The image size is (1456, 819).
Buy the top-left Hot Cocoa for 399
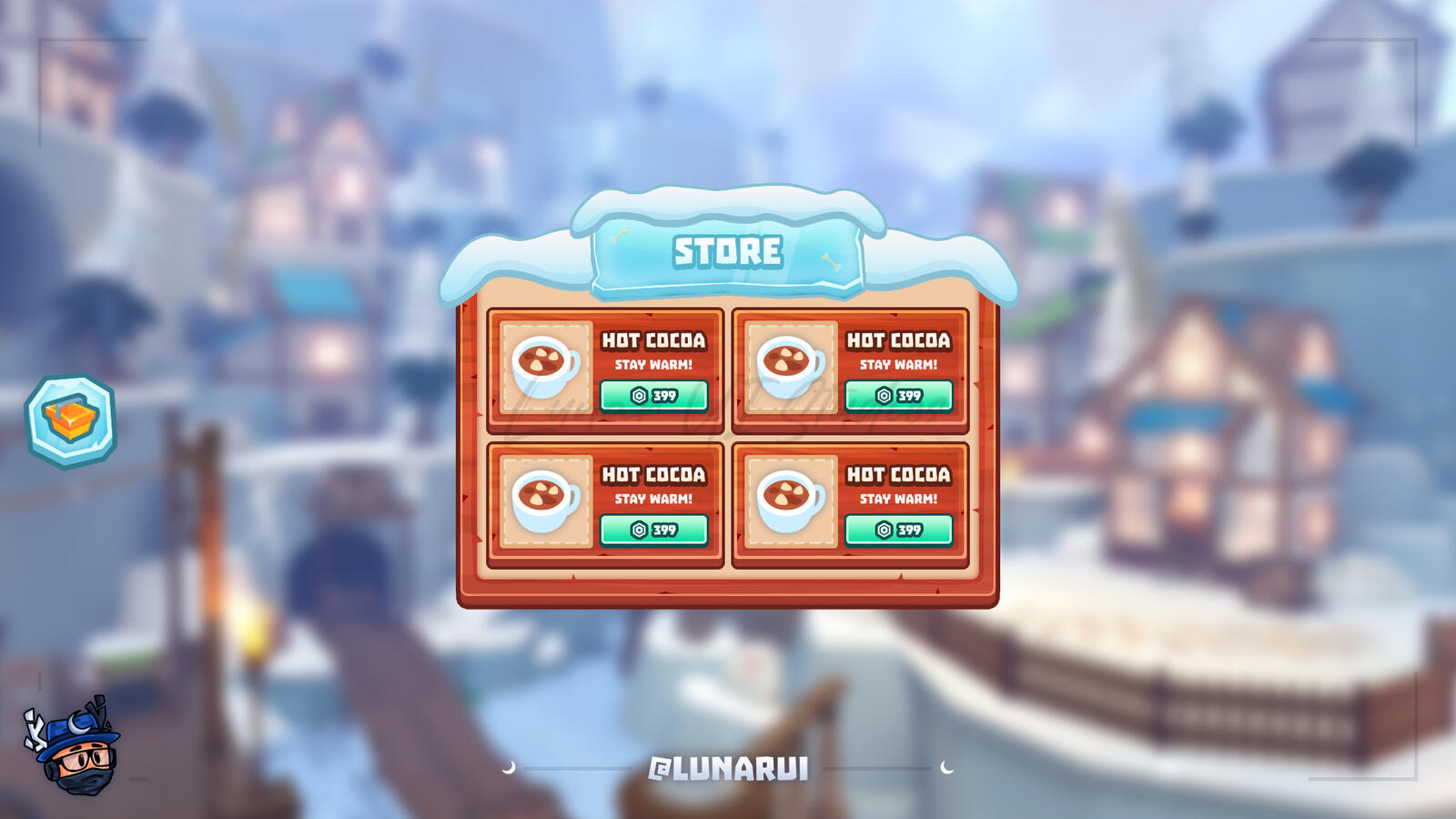[654, 395]
